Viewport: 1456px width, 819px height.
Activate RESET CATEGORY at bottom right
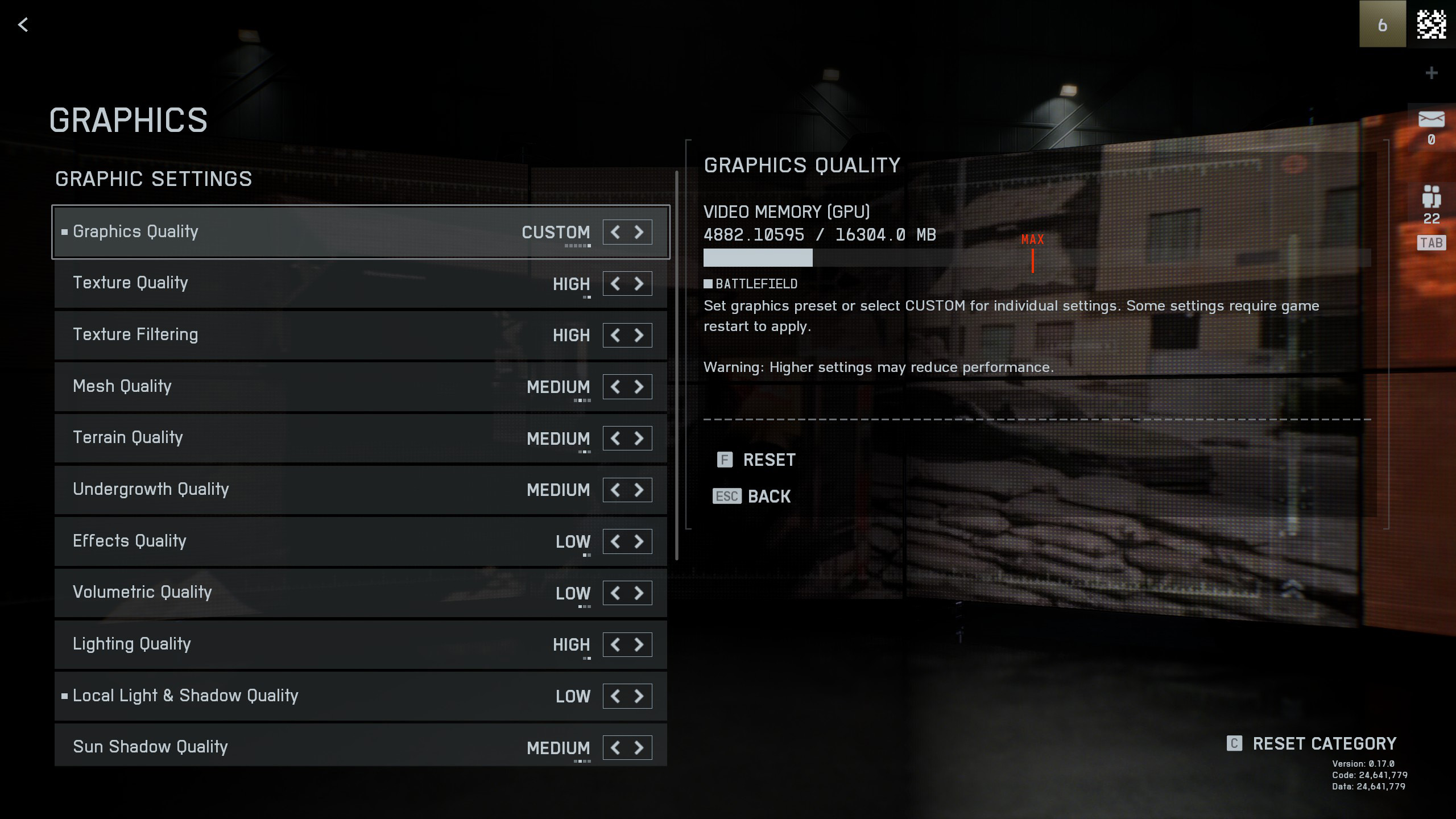(x=1323, y=743)
